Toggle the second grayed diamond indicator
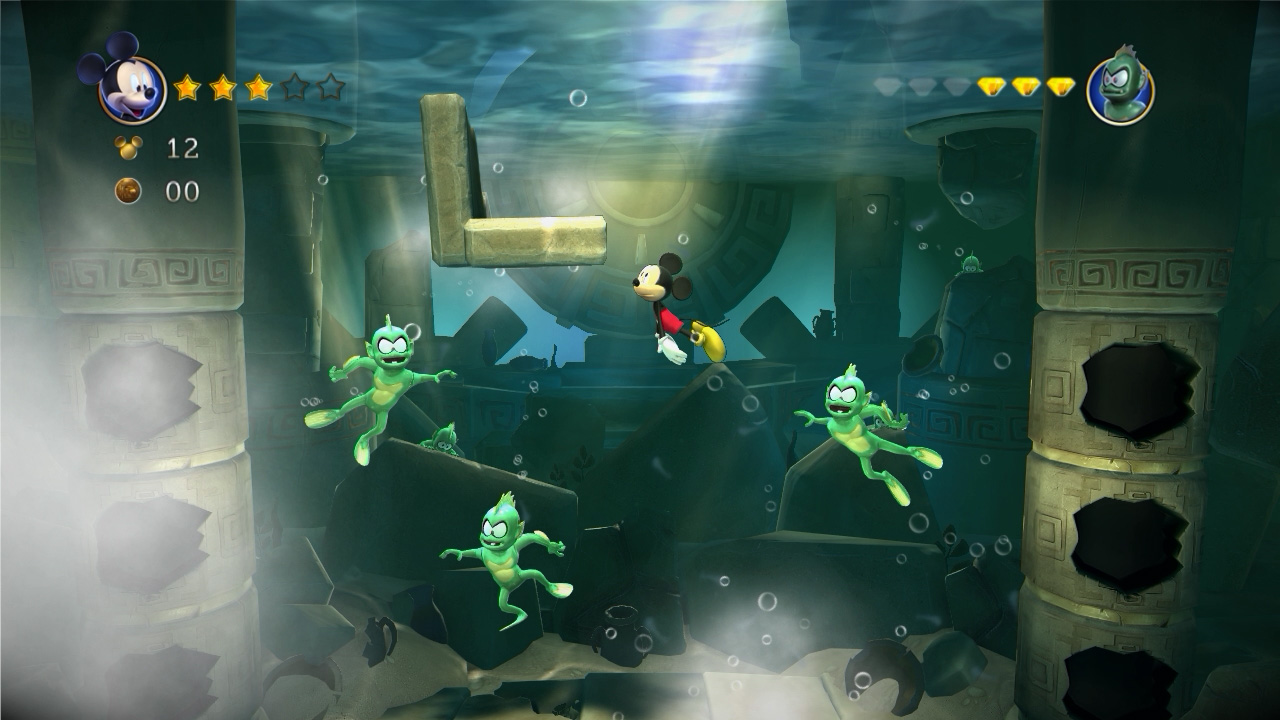 click(920, 85)
